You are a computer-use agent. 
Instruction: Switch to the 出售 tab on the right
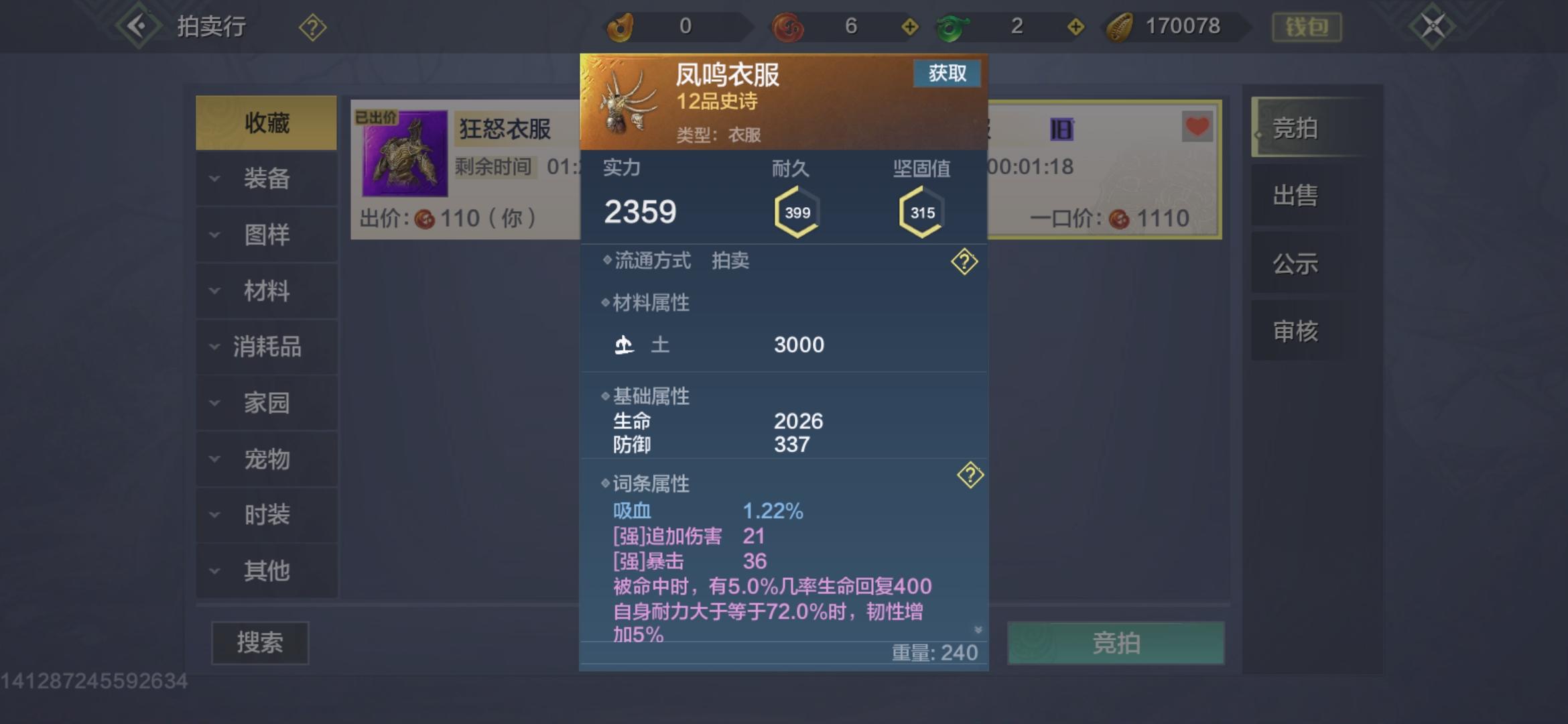(x=1295, y=196)
